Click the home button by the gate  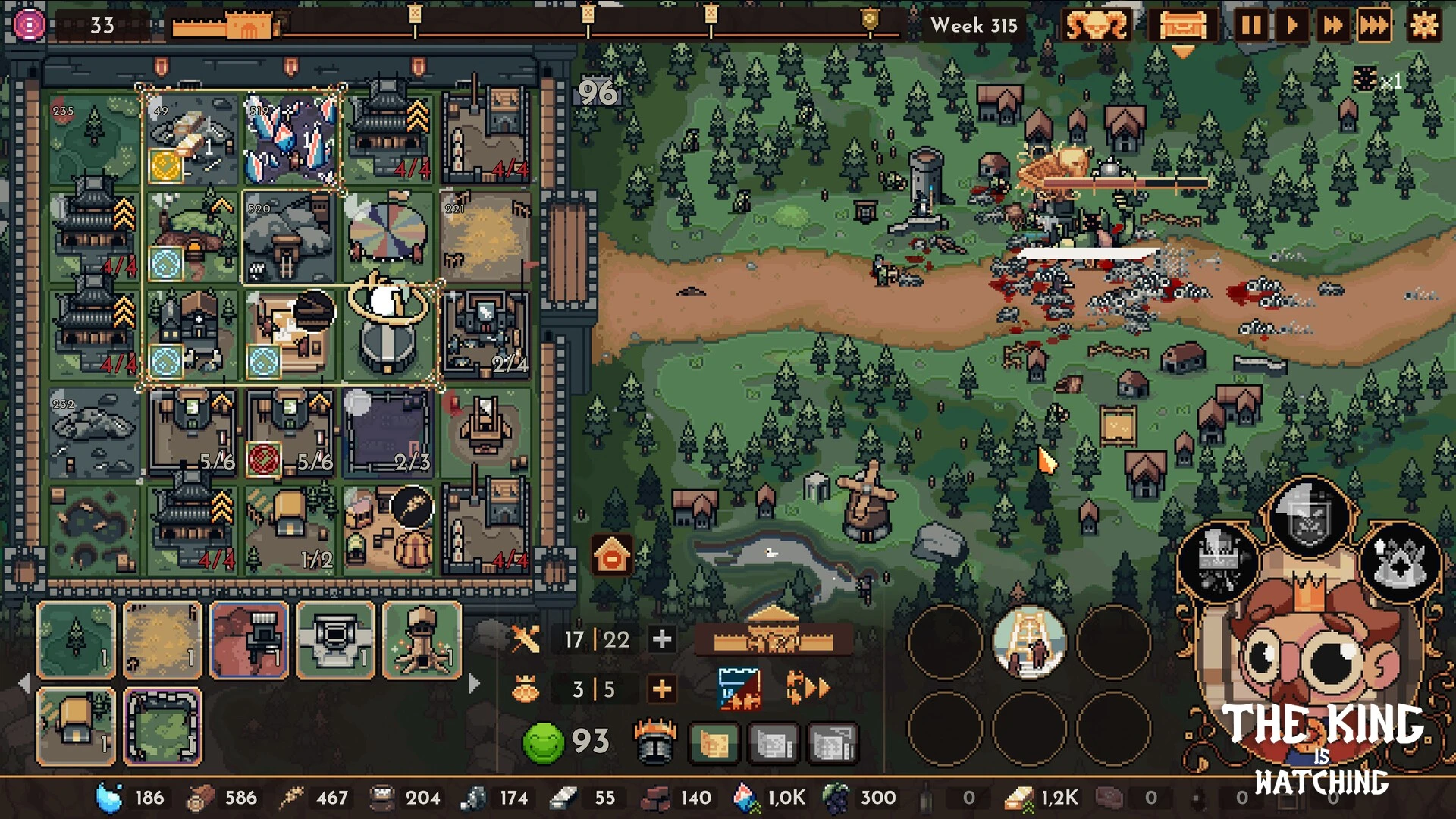pyautogui.click(x=612, y=556)
